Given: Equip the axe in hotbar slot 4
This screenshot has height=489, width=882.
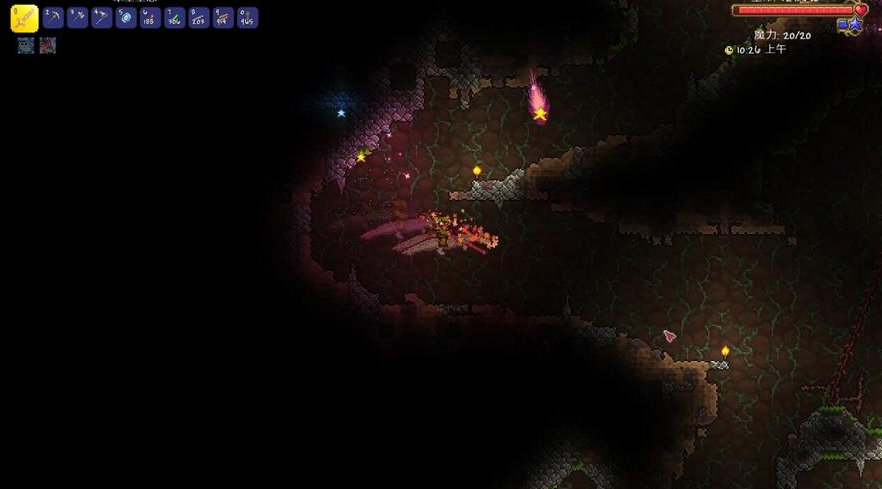Looking at the screenshot, I should pyautogui.click(x=101, y=18).
